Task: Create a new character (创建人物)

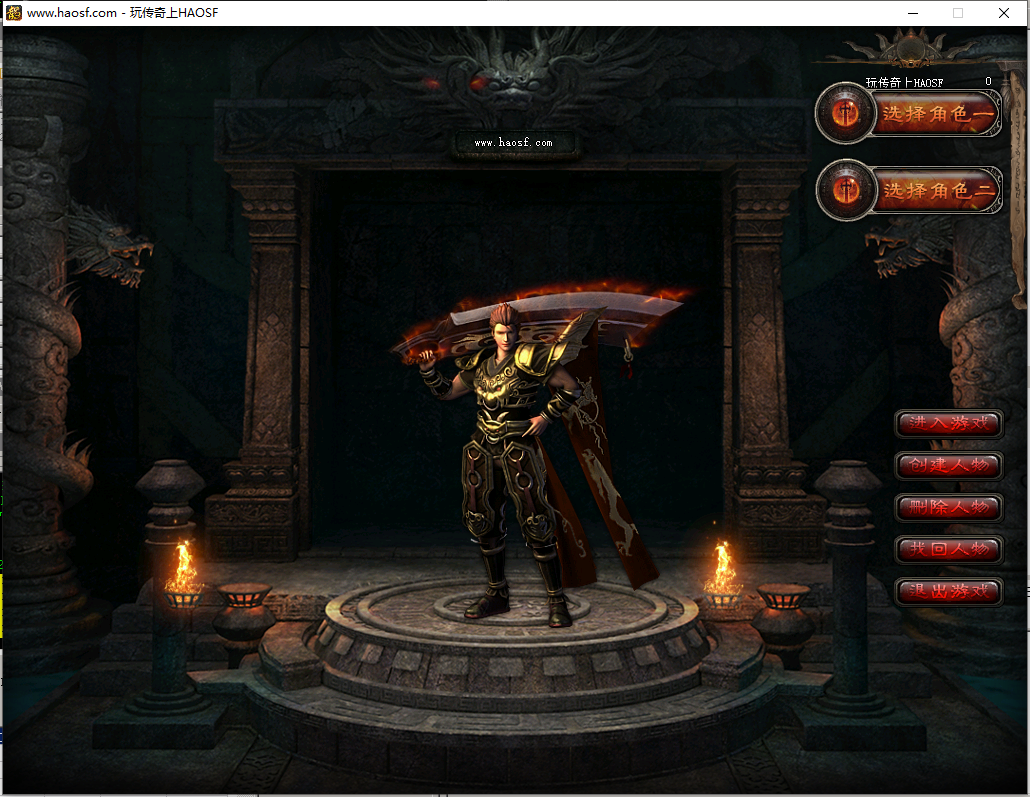Action: coord(948,466)
